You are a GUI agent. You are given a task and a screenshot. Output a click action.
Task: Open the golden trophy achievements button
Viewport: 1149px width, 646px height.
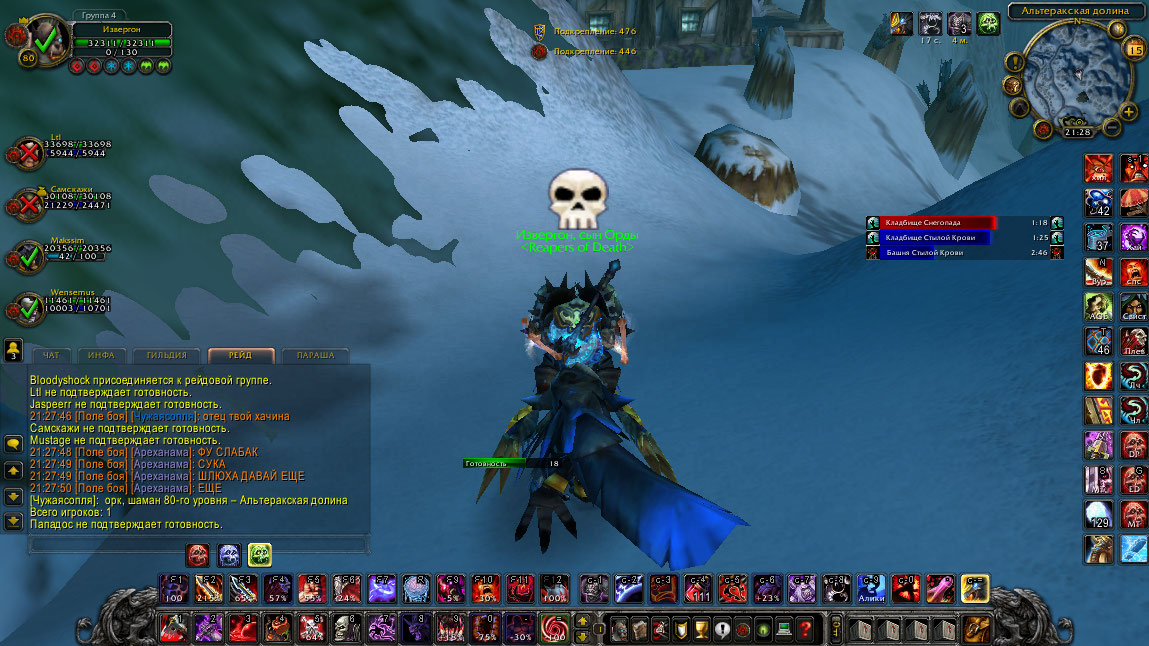[x=700, y=629]
